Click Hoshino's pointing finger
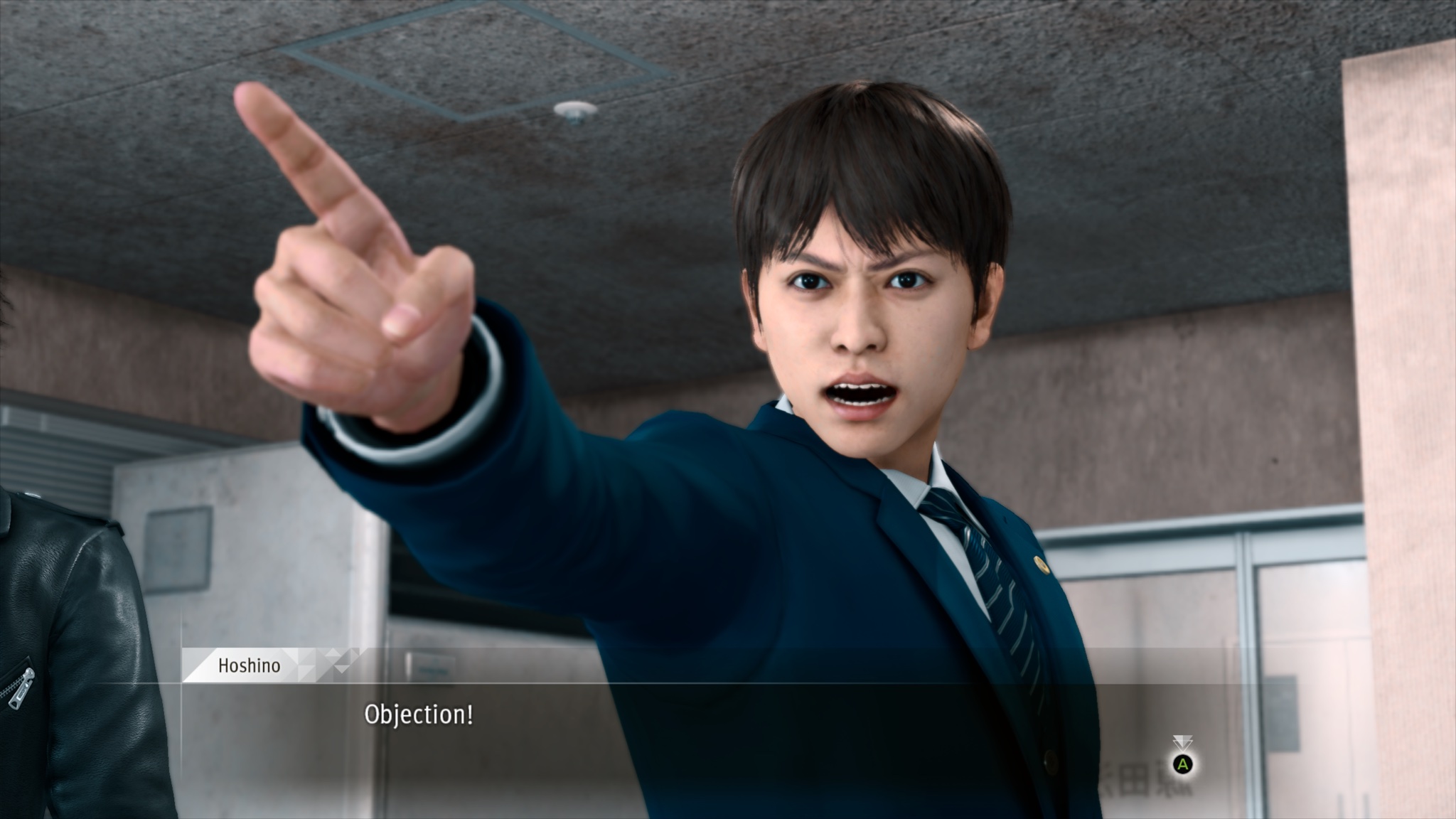Image resolution: width=1456 pixels, height=819 pixels. pyautogui.click(x=299, y=164)
